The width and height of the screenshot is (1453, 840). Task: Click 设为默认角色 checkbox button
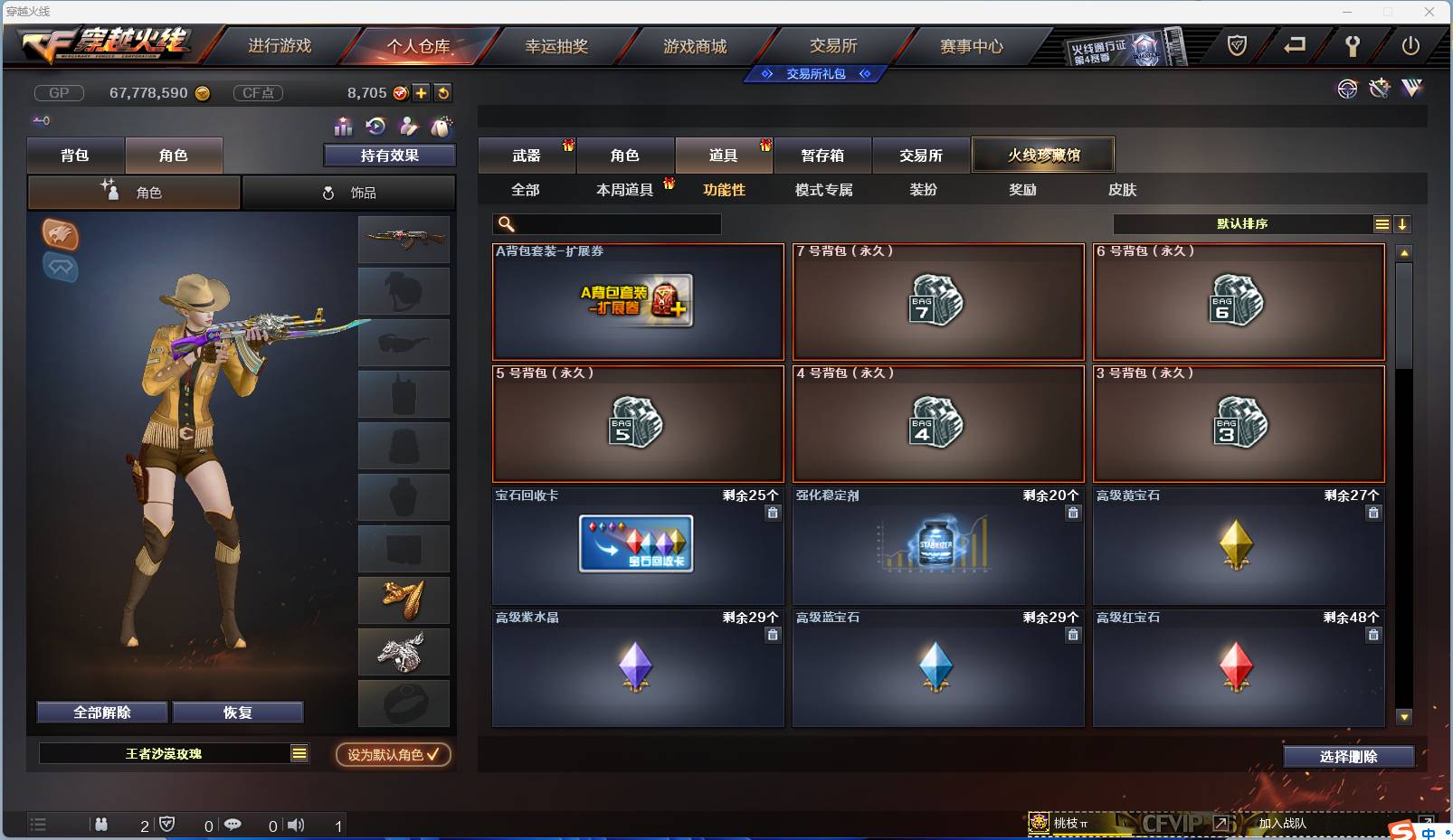pyautogui.click(x=393, y=756)
